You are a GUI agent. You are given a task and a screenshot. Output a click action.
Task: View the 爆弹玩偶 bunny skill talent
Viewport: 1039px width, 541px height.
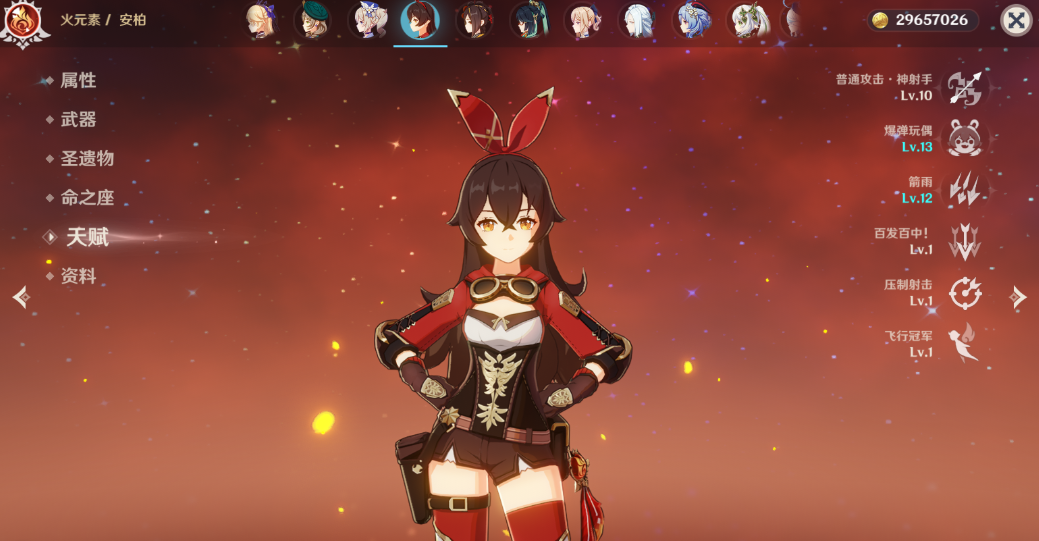pyautogui.click(x=965, y=139)
